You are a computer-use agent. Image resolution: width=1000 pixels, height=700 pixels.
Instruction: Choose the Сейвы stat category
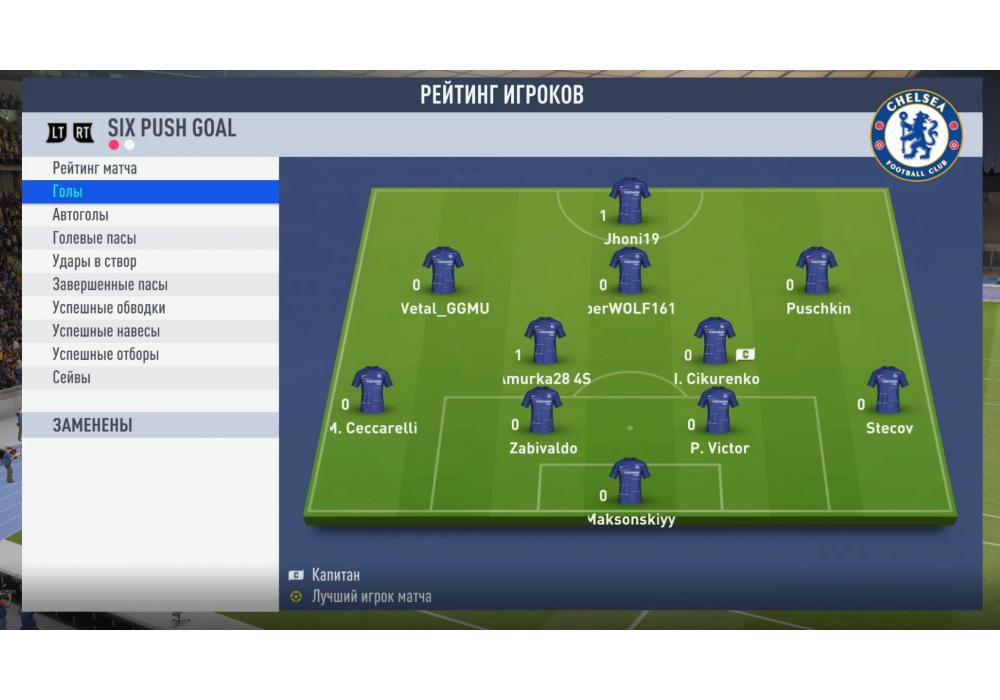pyautogui.click(x=150, y=378)
